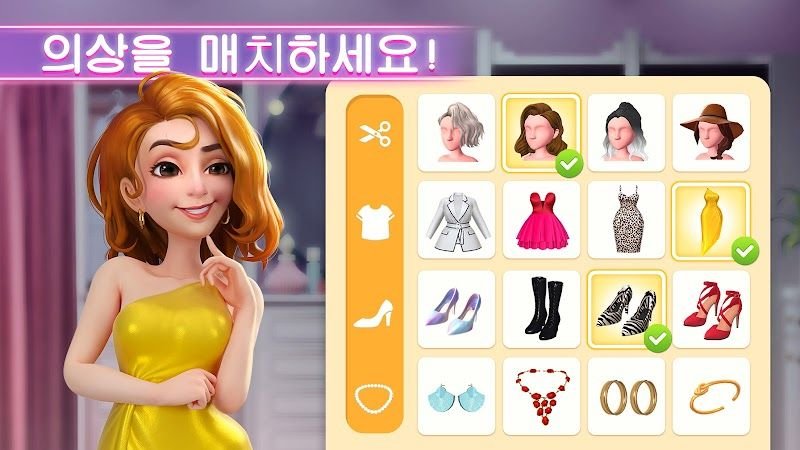Pick the black beanie hairstyle
Screen dimensions: 800x450
626,133
